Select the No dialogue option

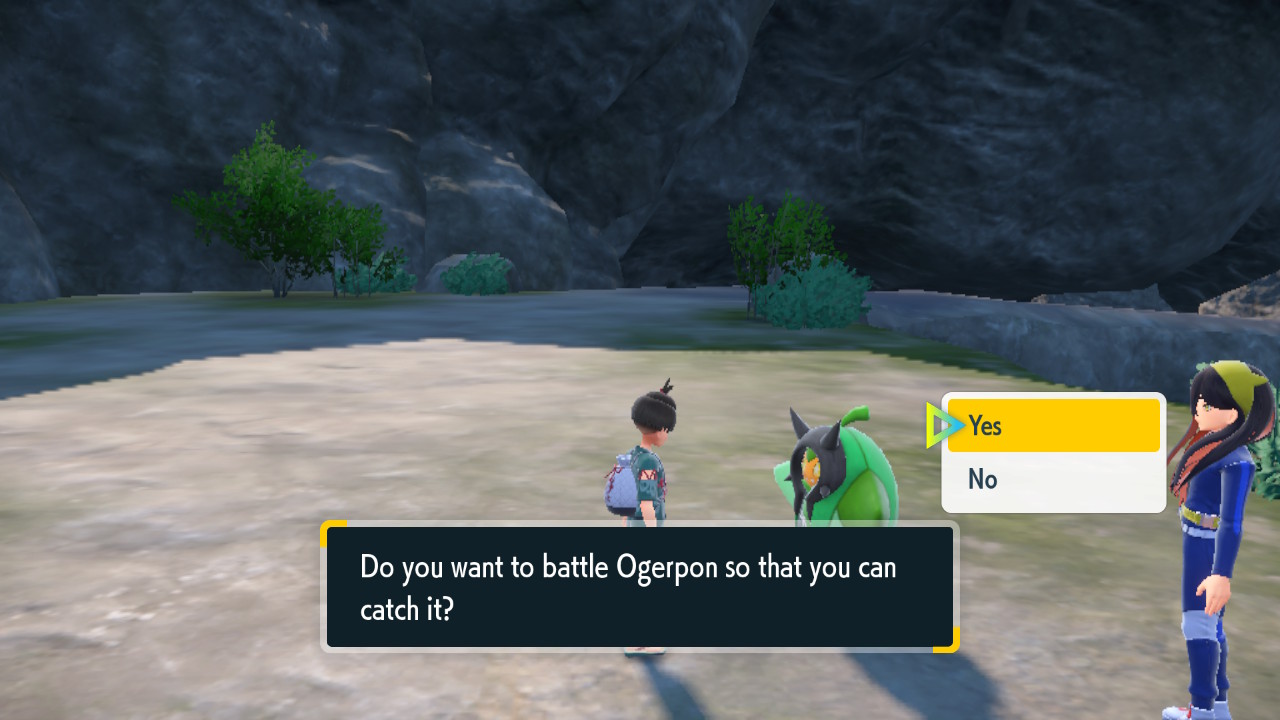1052,480
